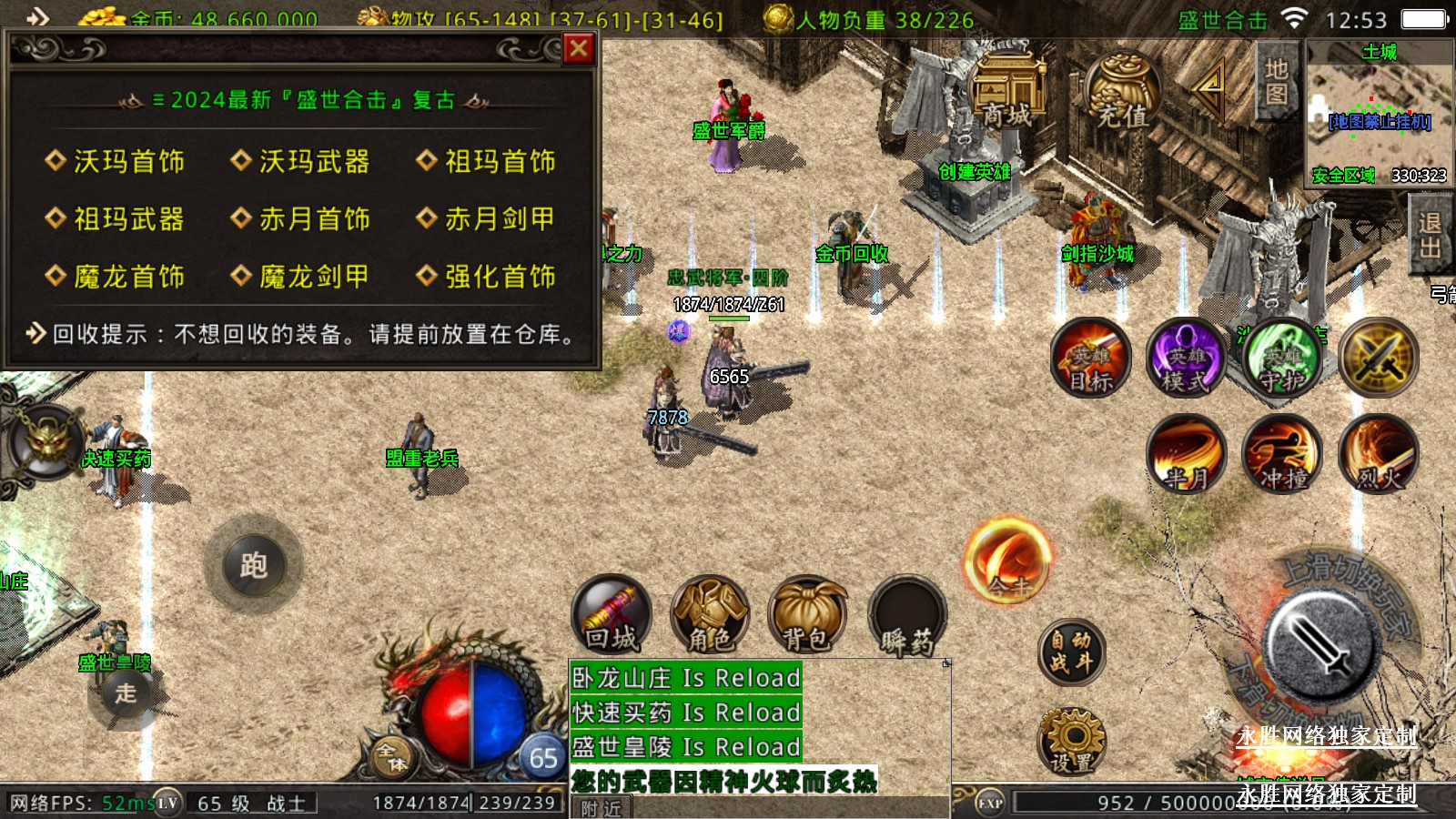1456x819 pixels.
Task: Select 强化首饰 recycle option
Action: click(487, 277)
